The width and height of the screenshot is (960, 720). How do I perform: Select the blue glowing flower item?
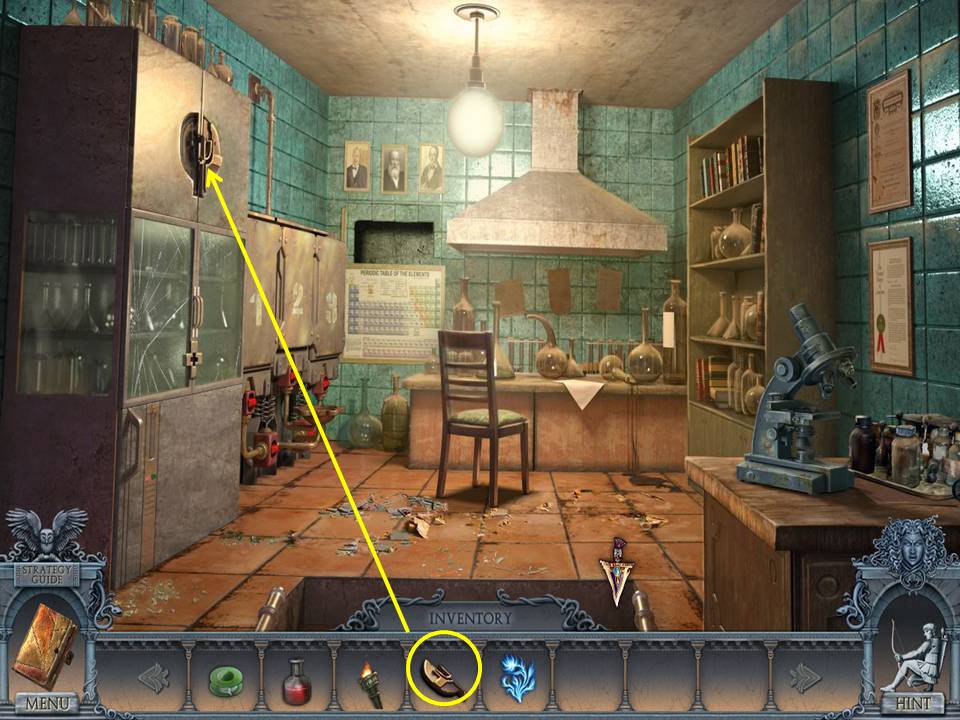pos(516,675)
